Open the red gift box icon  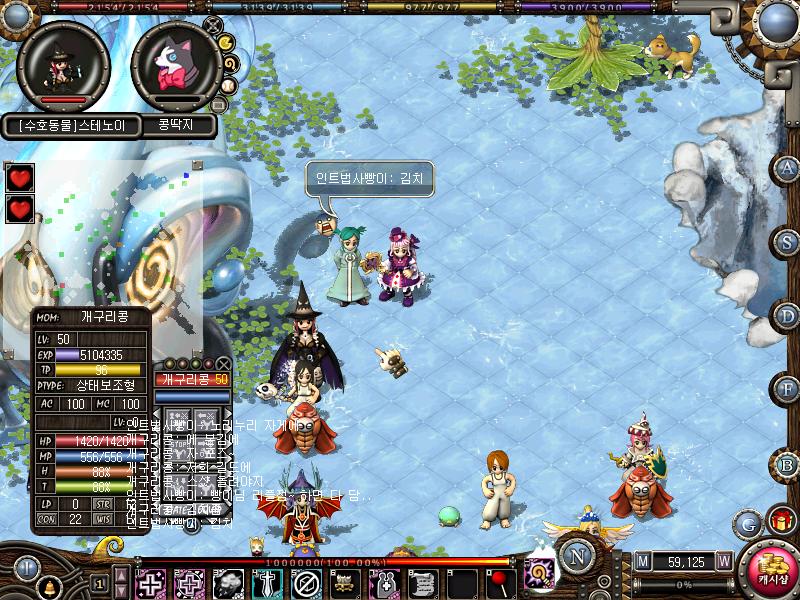tap(777, 521)
